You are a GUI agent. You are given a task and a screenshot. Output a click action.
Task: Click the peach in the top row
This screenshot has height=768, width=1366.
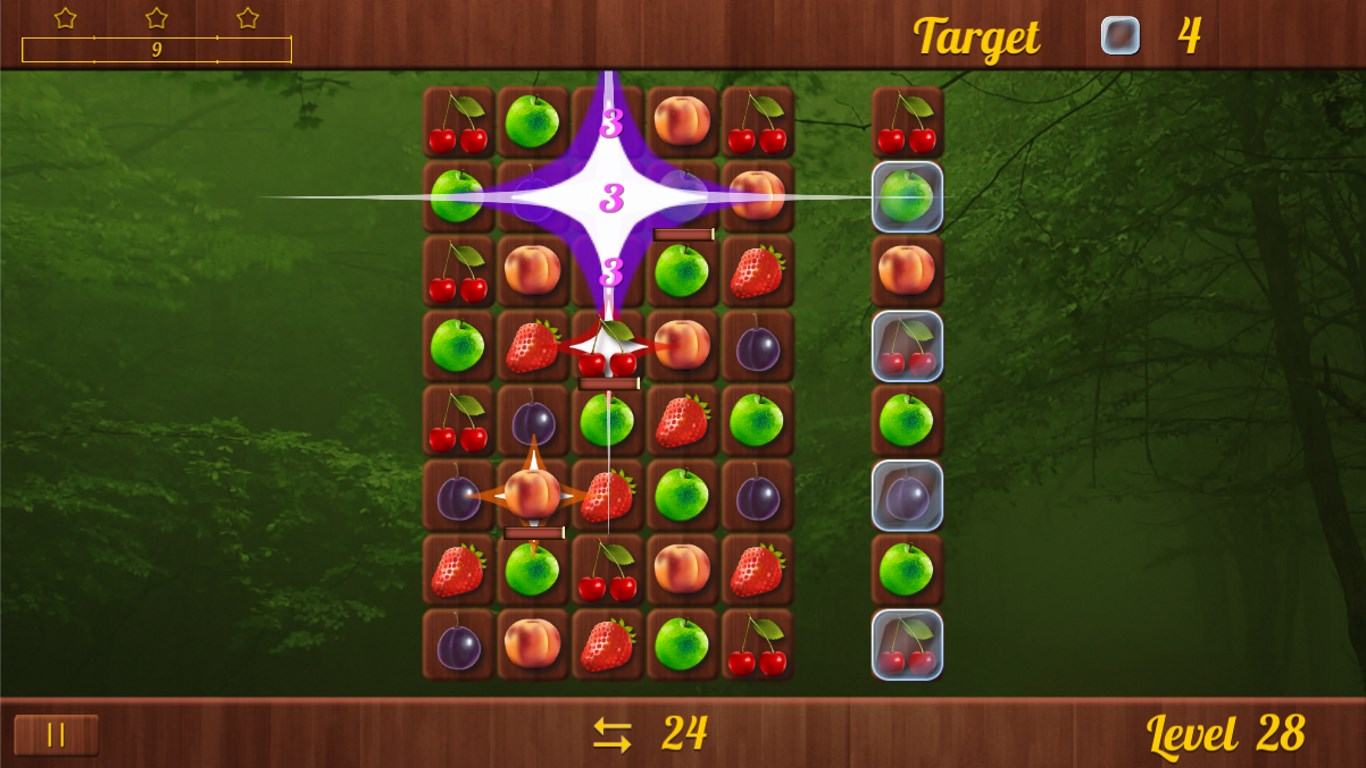[682, 120]
